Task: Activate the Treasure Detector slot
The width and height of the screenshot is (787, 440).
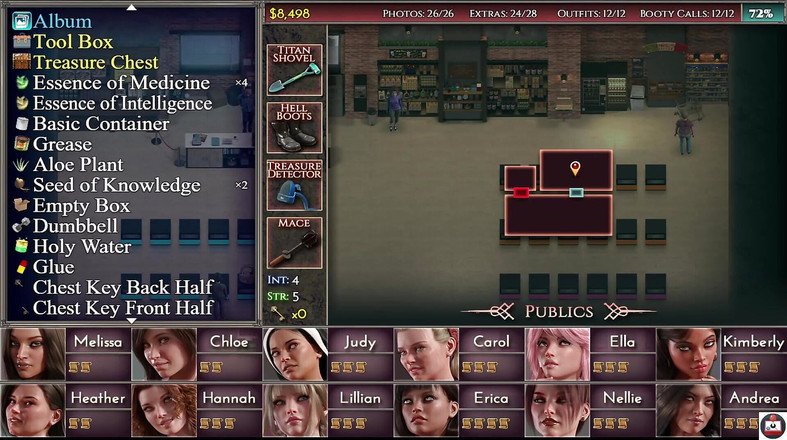Action: pyautogui.click(x=294, y=185)
